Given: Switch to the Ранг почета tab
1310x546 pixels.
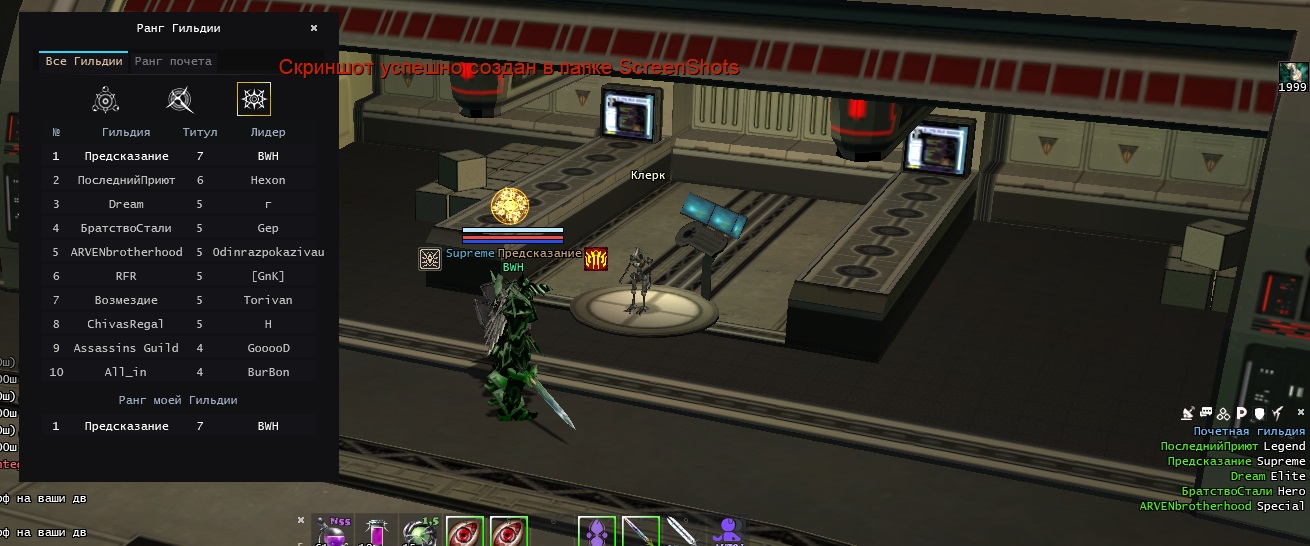Looking at the screenshot, I should 173,61.
